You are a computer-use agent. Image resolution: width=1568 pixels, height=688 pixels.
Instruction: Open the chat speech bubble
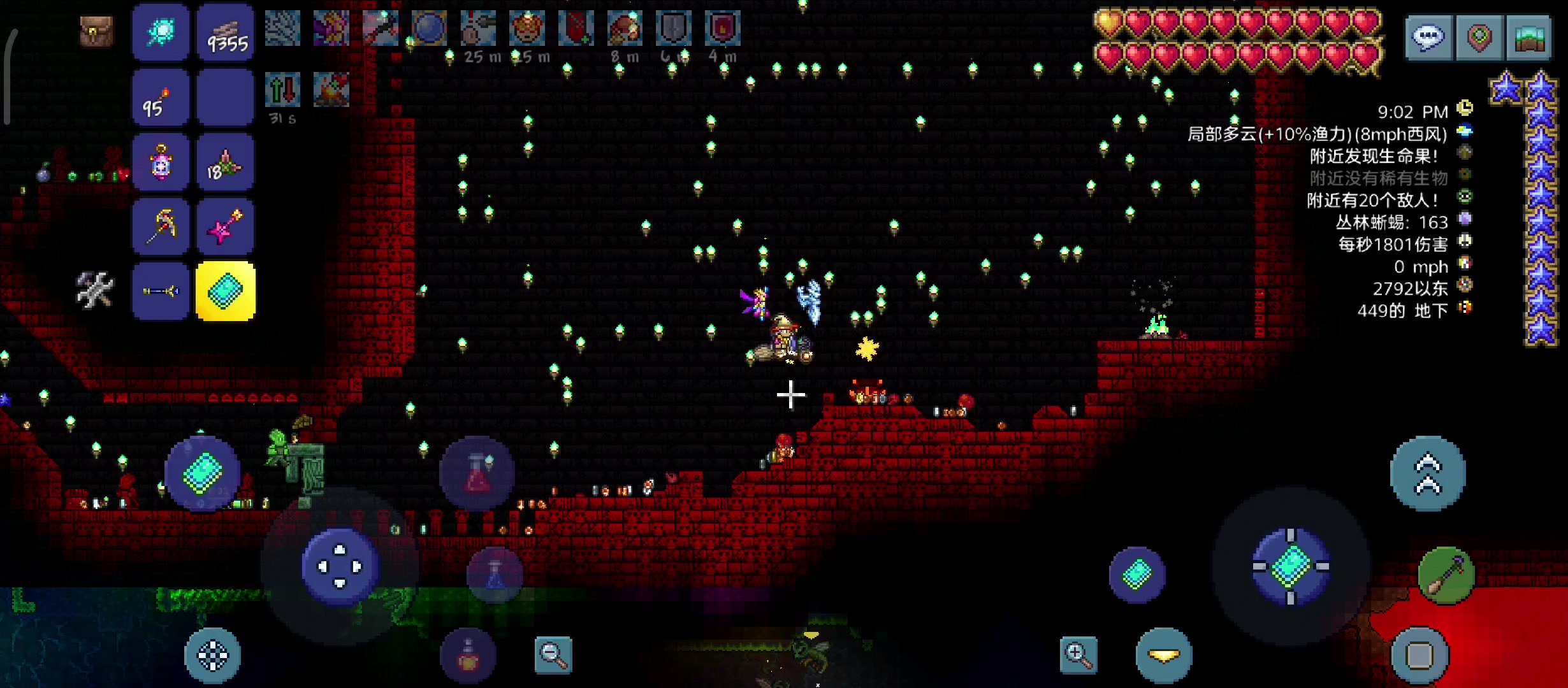[x=1428, y=38]
